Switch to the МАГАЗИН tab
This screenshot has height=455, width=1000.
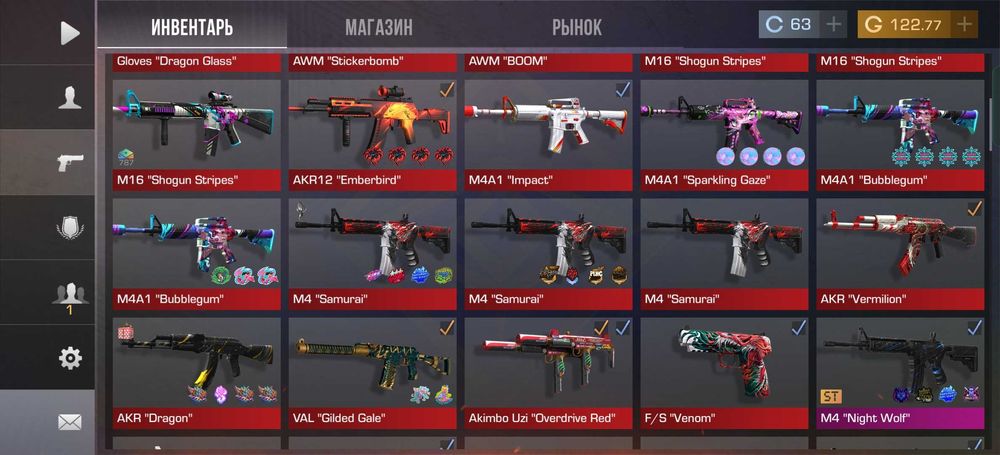379,27
